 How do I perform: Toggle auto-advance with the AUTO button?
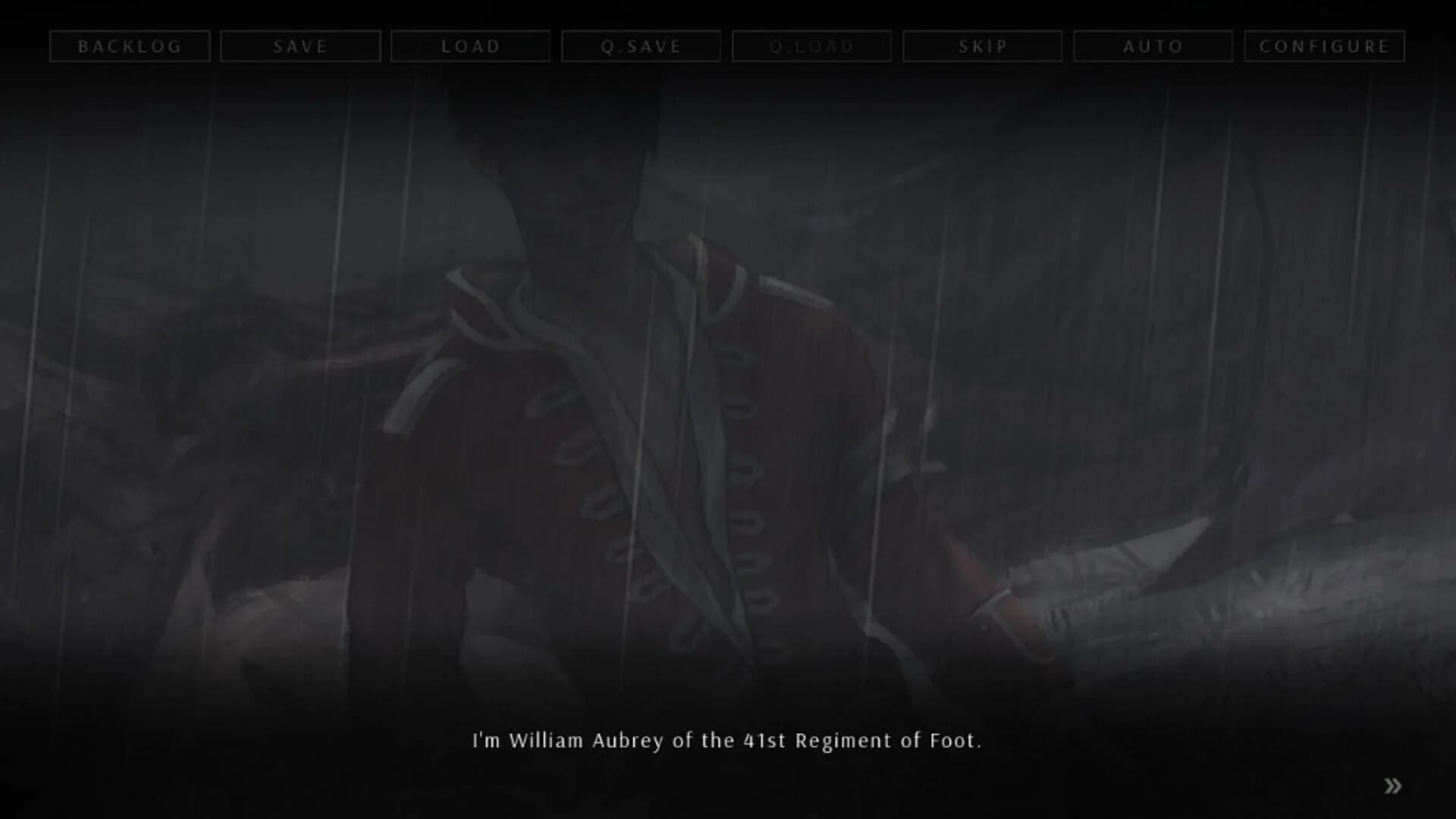[1153, 45]
